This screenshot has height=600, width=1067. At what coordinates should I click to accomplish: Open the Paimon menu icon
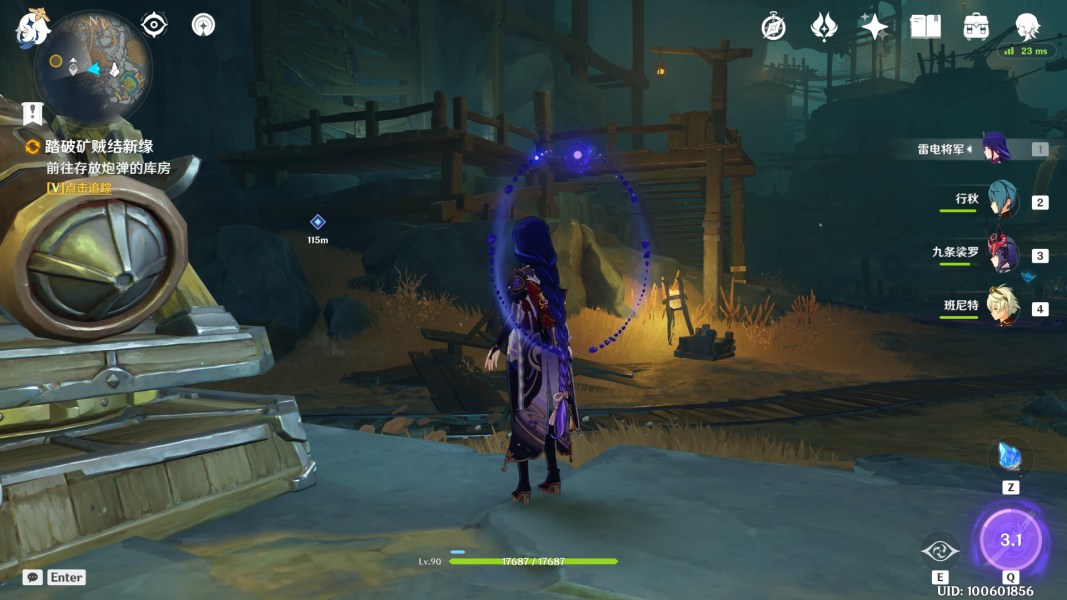pos(32,28)
